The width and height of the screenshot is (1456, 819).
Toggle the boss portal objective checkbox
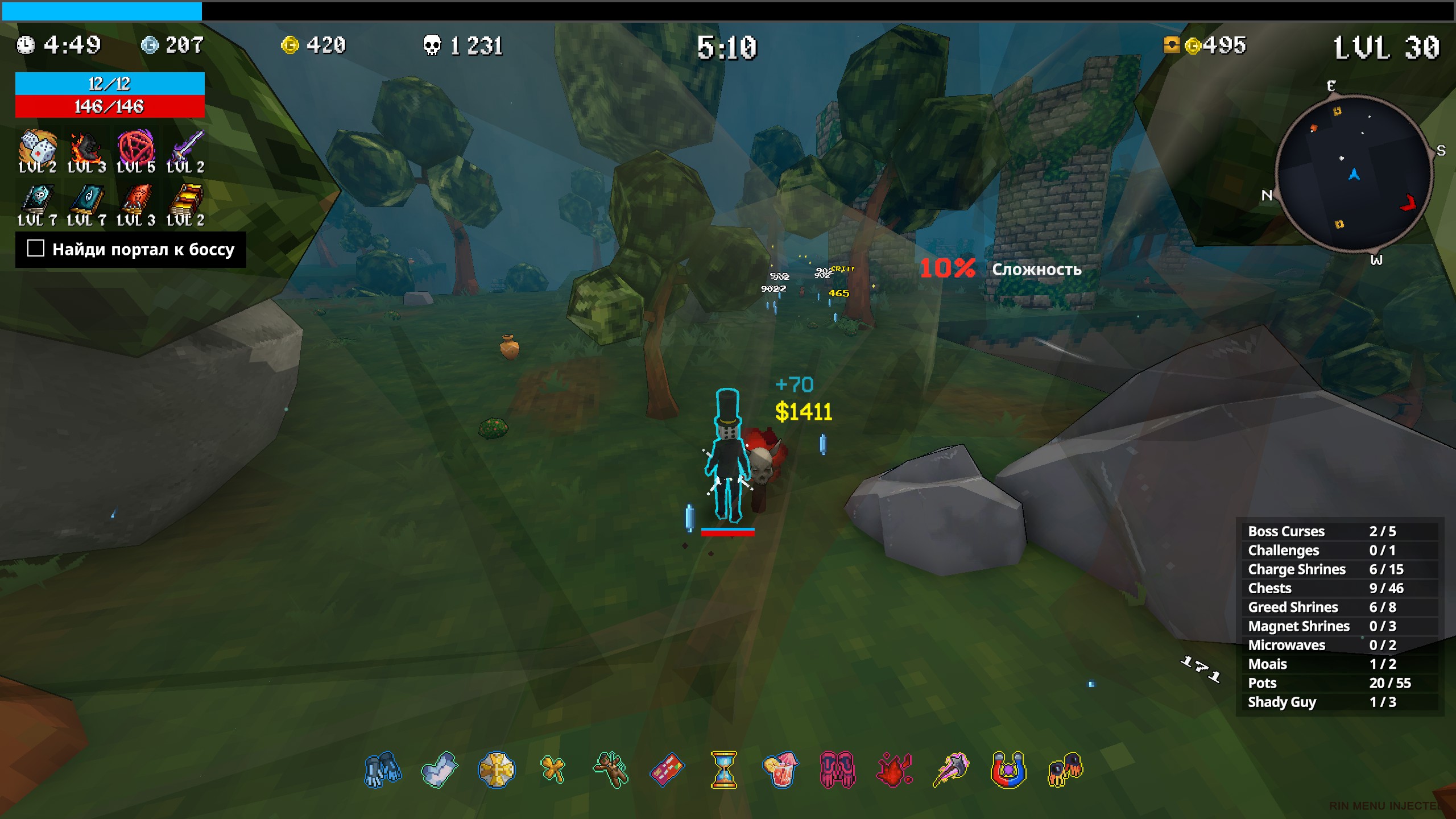click(x=36, y=249)
